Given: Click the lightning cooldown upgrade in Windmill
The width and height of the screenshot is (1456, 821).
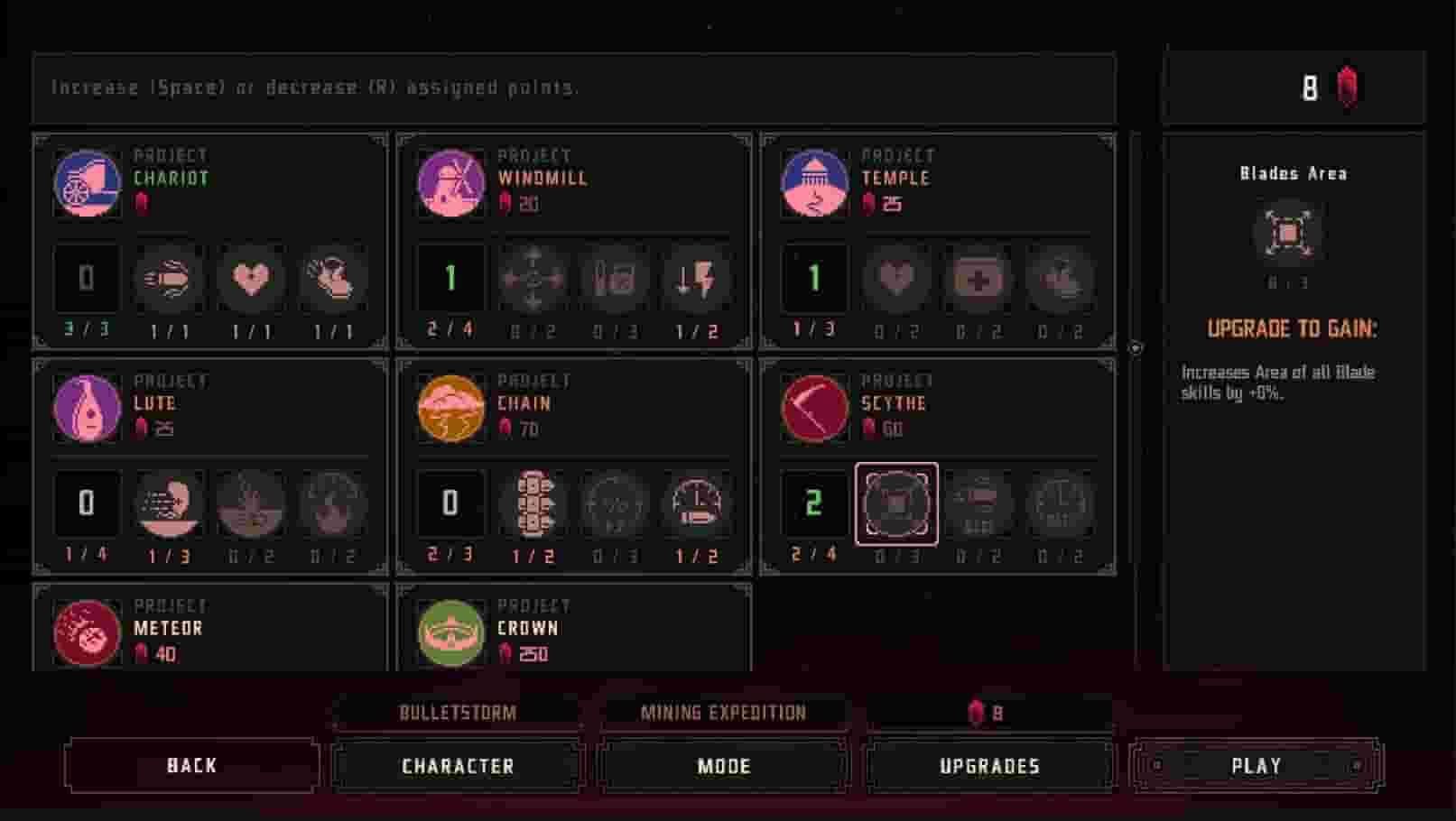Looking at the screenshot, I should click(697, 281).
